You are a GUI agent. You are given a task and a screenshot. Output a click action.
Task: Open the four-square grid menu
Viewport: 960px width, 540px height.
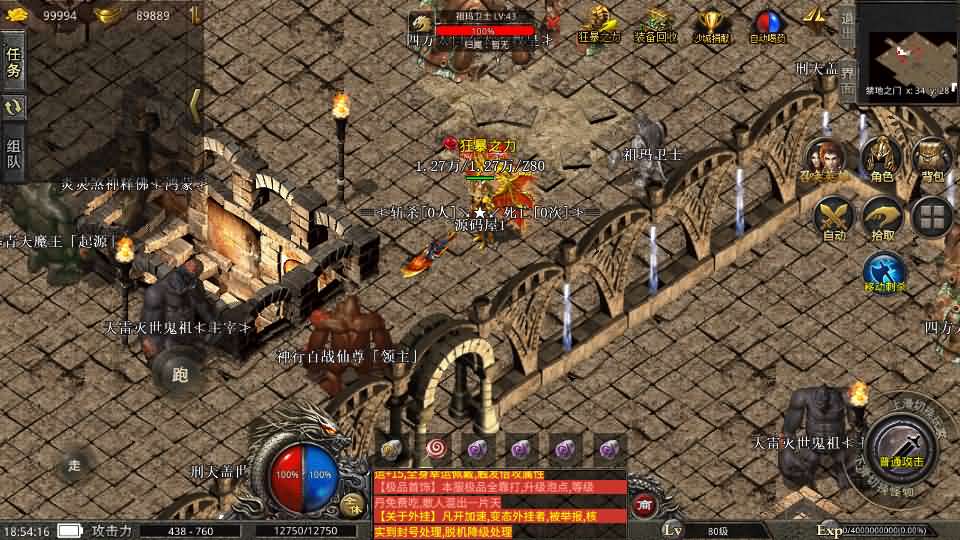coord(934,217)
